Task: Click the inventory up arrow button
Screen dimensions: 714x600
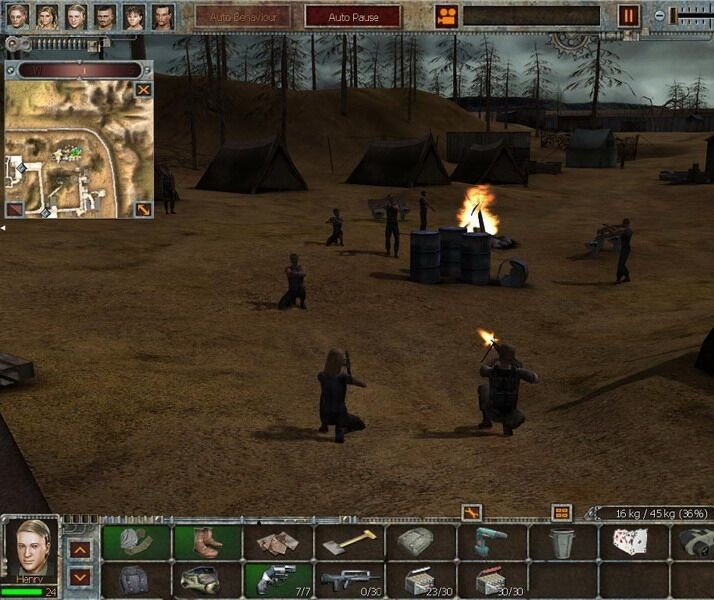Action: point(81,548)
